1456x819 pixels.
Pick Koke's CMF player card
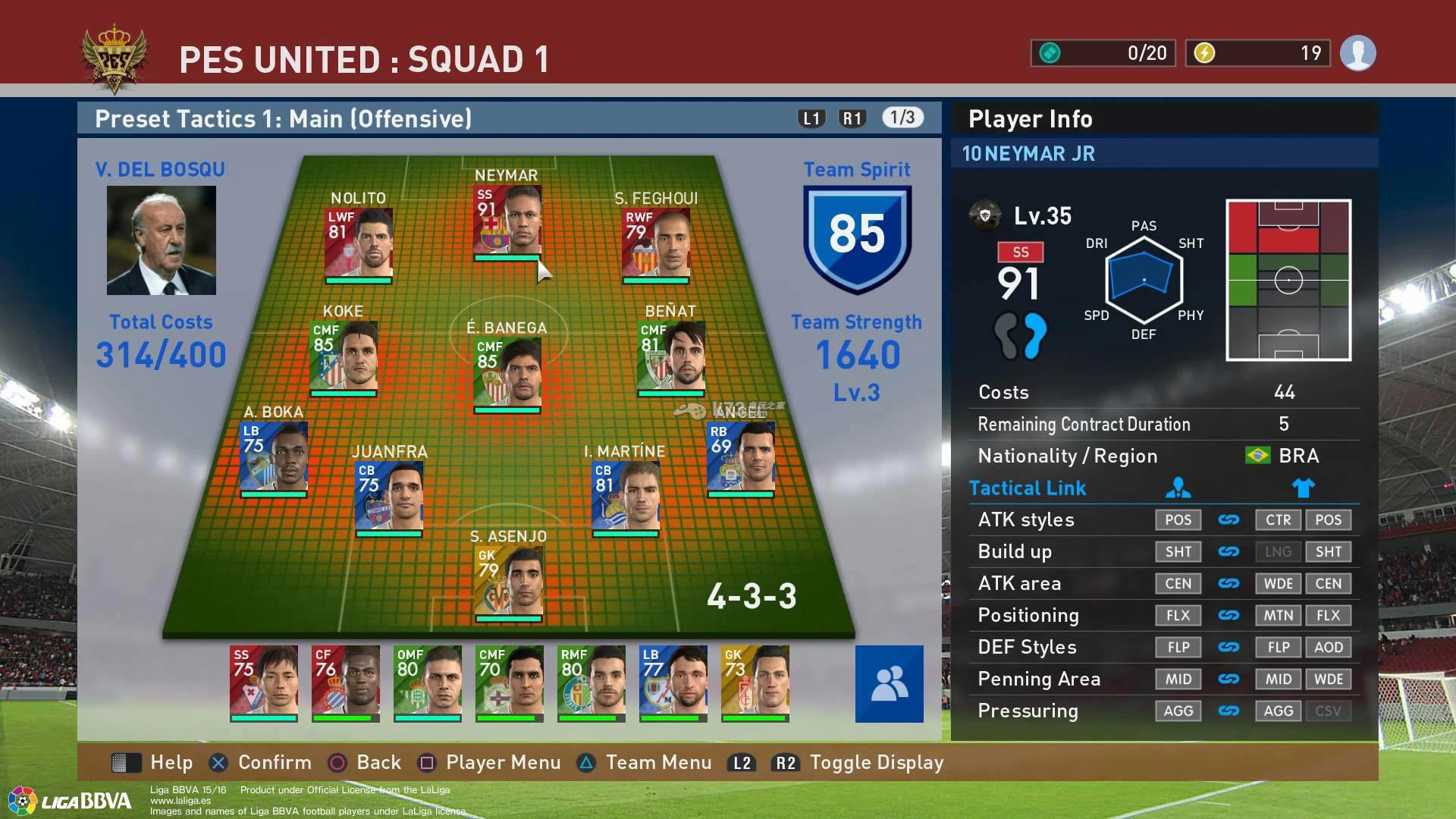[x=344, y=356]
